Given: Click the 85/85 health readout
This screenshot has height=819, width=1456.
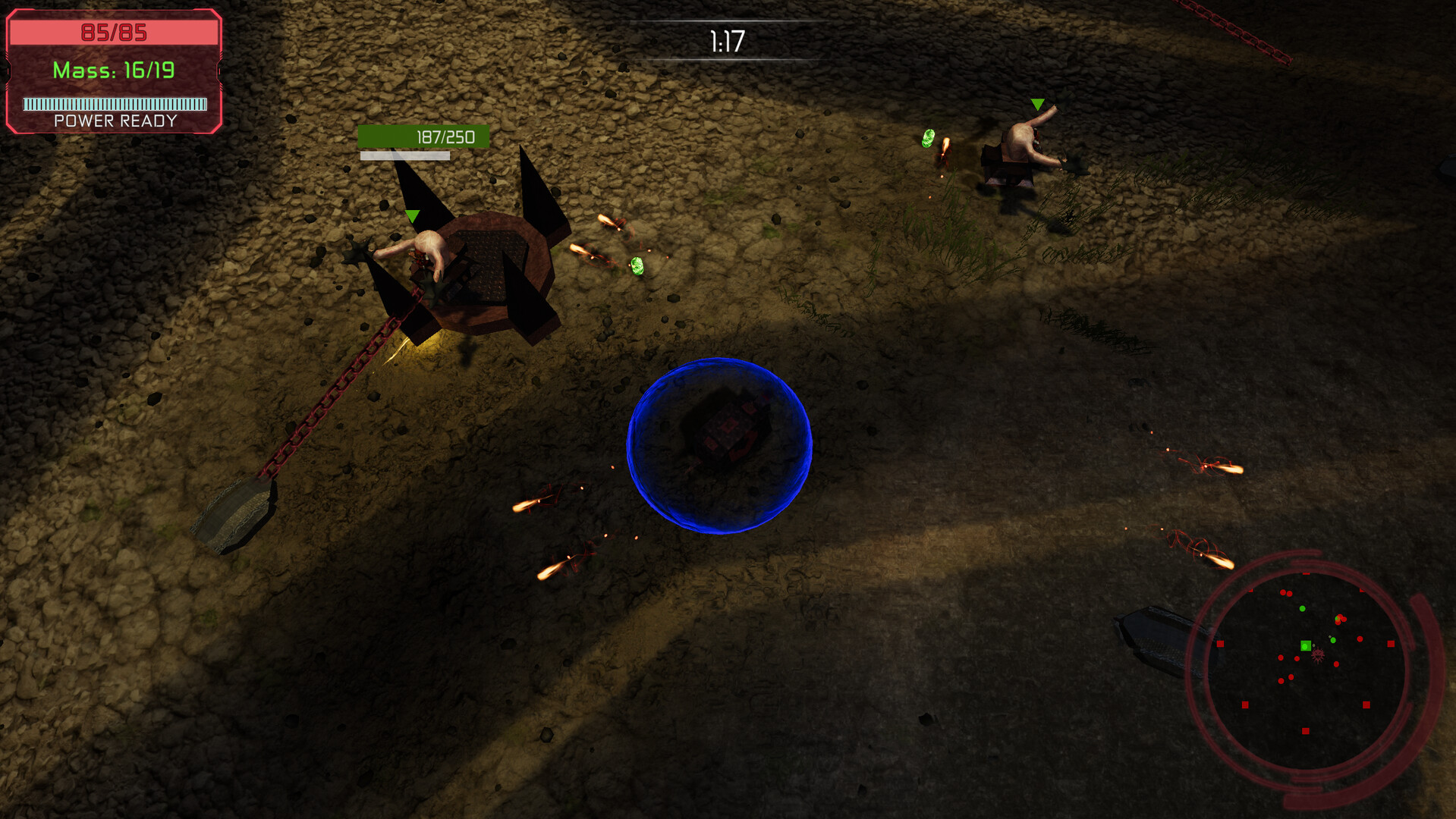Looking at the screenshot, I should 115,33.
